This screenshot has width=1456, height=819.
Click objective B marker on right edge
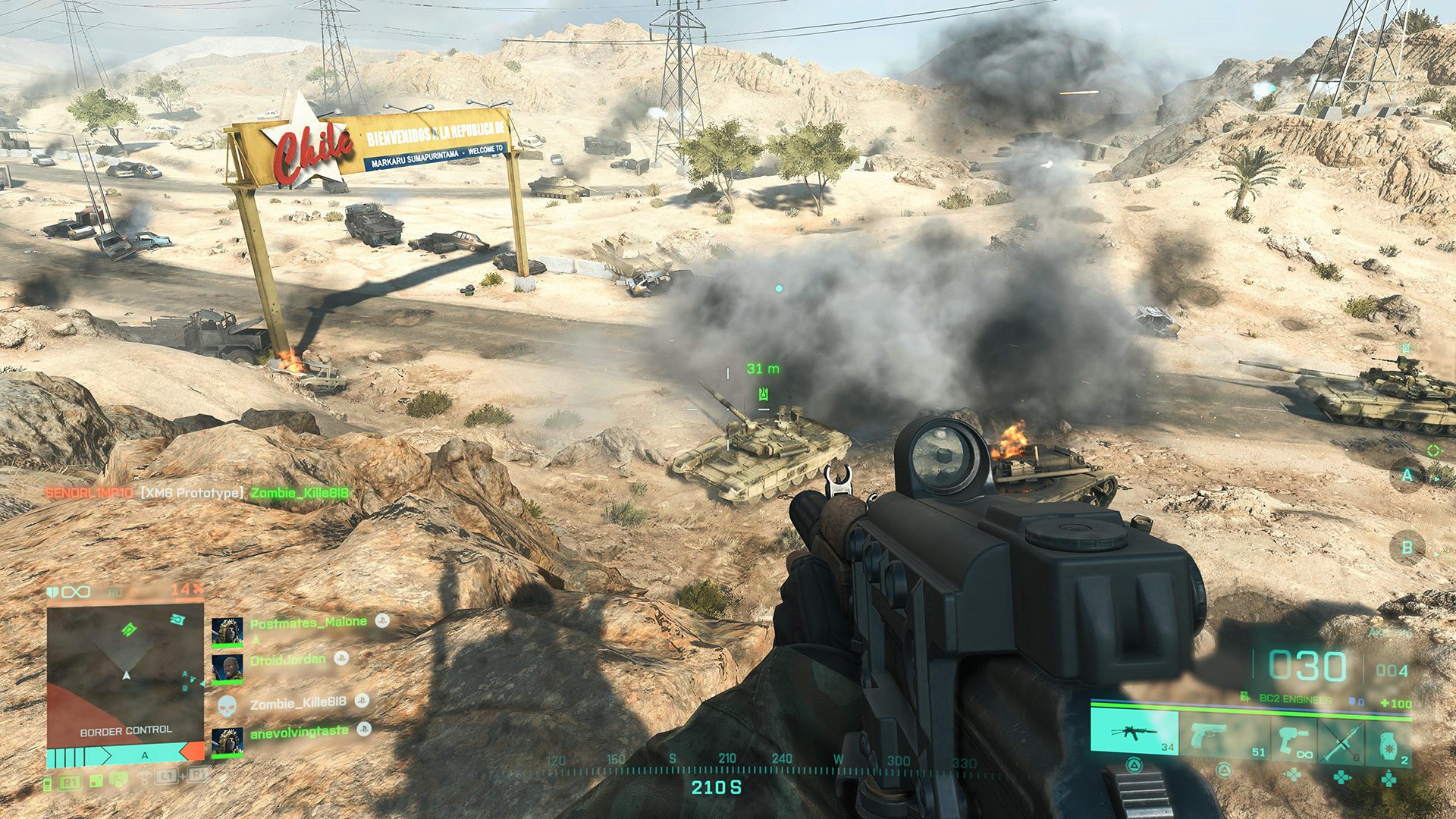coord(1407,547)
